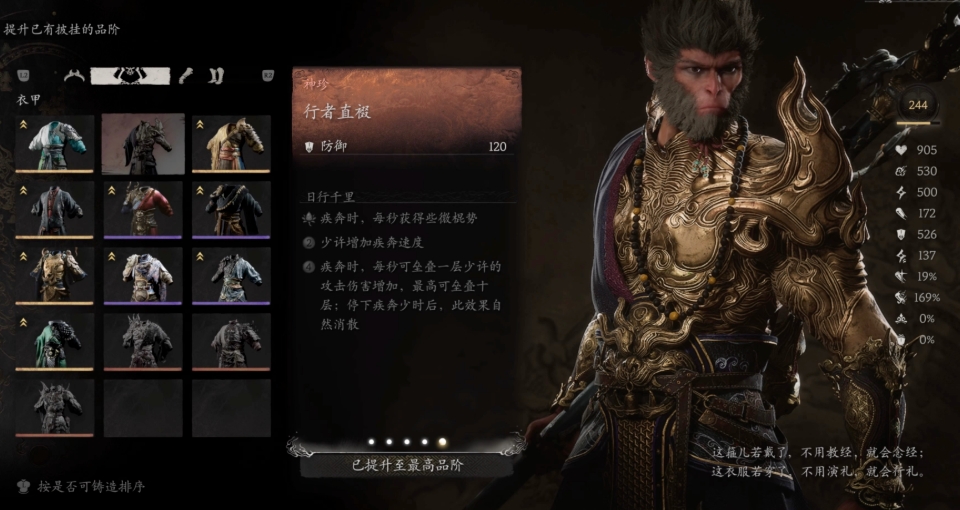
Task: Select the highlighted dark robe armor slot
Action: (x=143, y=142)
